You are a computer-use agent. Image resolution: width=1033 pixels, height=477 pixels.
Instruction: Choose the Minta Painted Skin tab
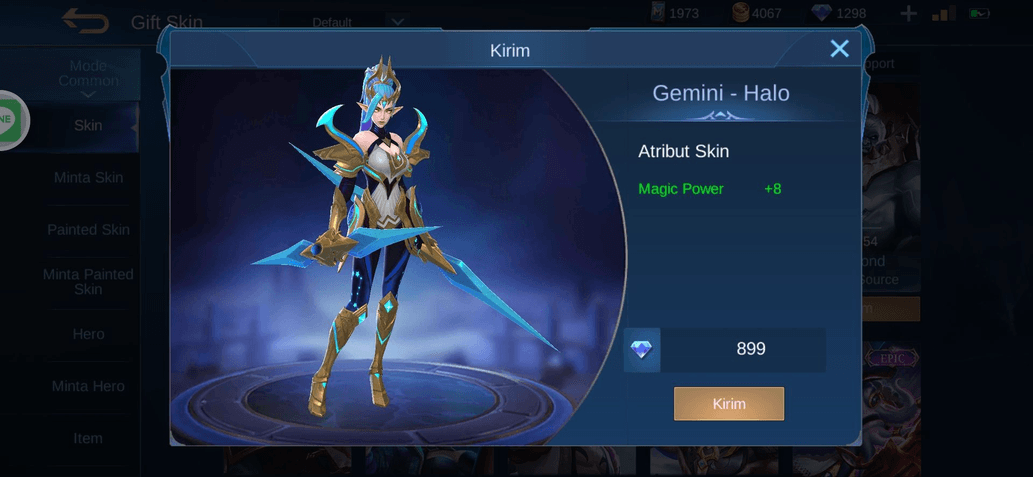88,282
